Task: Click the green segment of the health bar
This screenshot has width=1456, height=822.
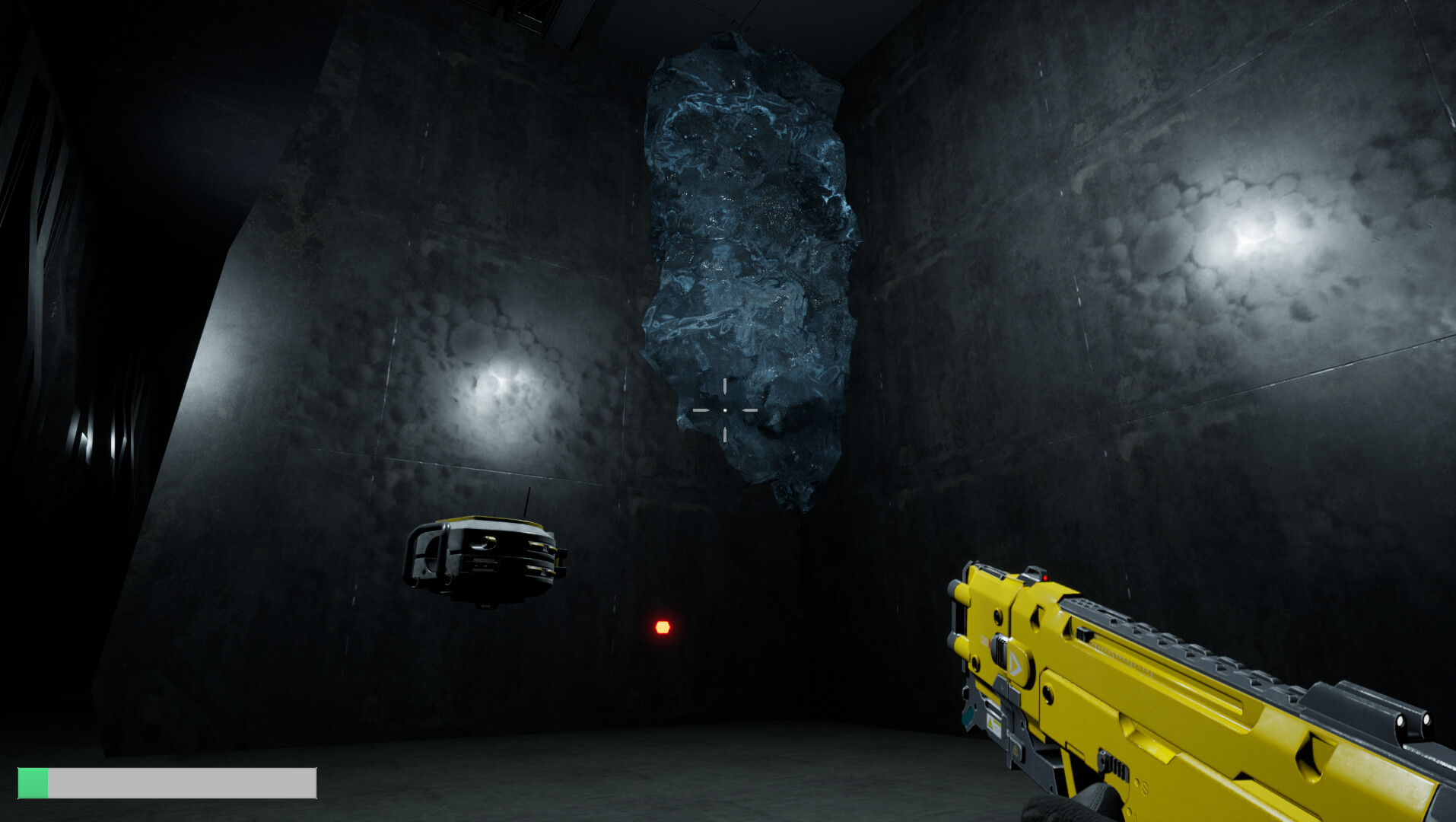Action: 33,782
